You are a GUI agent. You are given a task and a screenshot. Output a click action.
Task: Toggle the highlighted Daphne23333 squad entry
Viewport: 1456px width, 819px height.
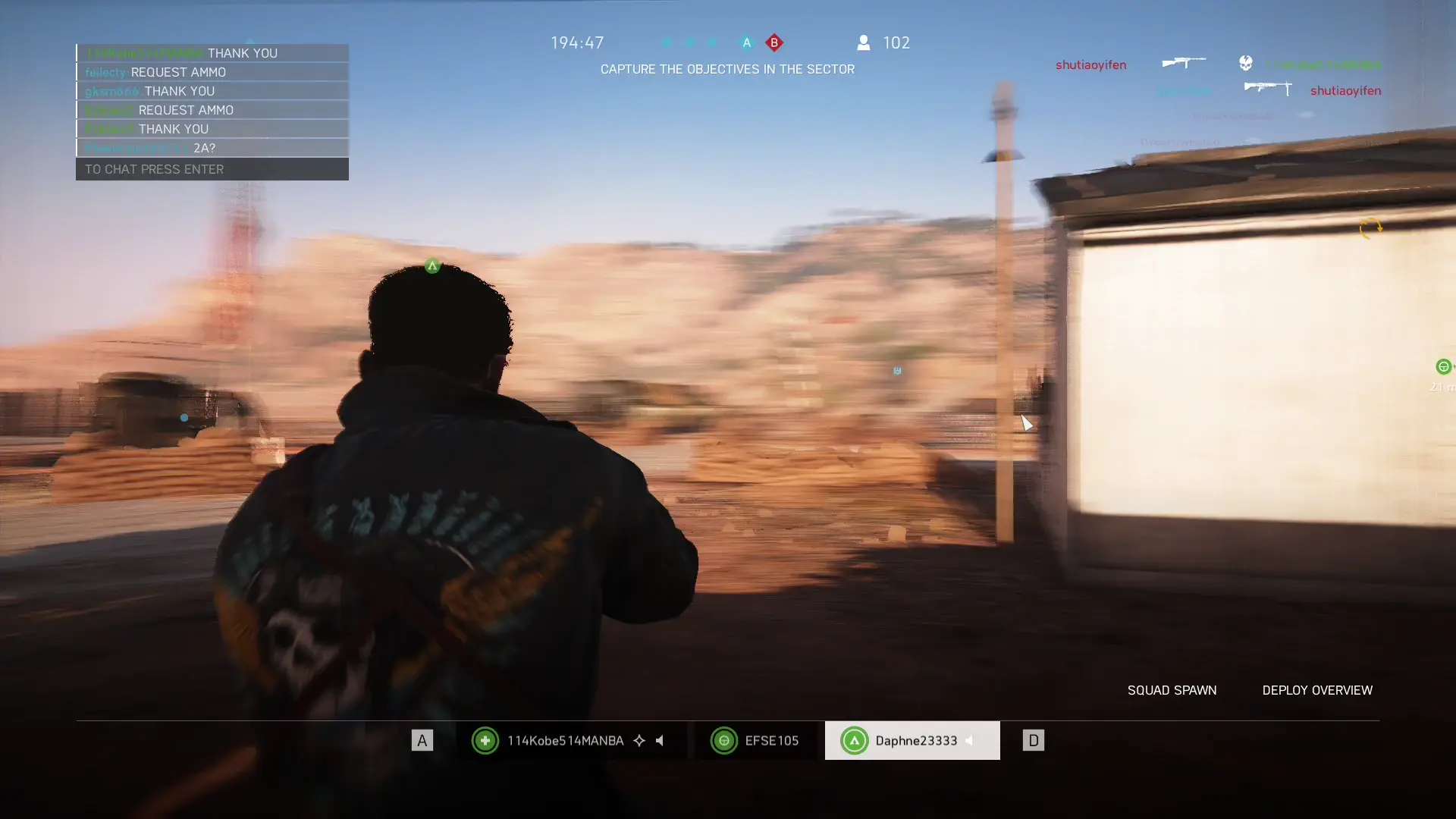click(x=912, y=741)
